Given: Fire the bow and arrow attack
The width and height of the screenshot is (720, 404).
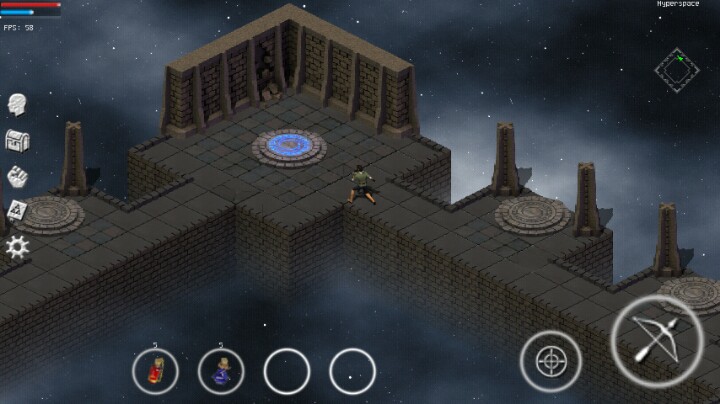Looking at the screenshot, I should pos(657,340).
